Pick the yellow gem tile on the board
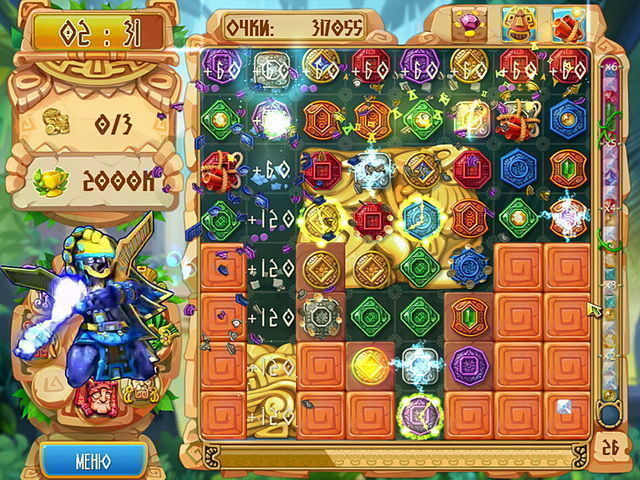 point(371,364)
